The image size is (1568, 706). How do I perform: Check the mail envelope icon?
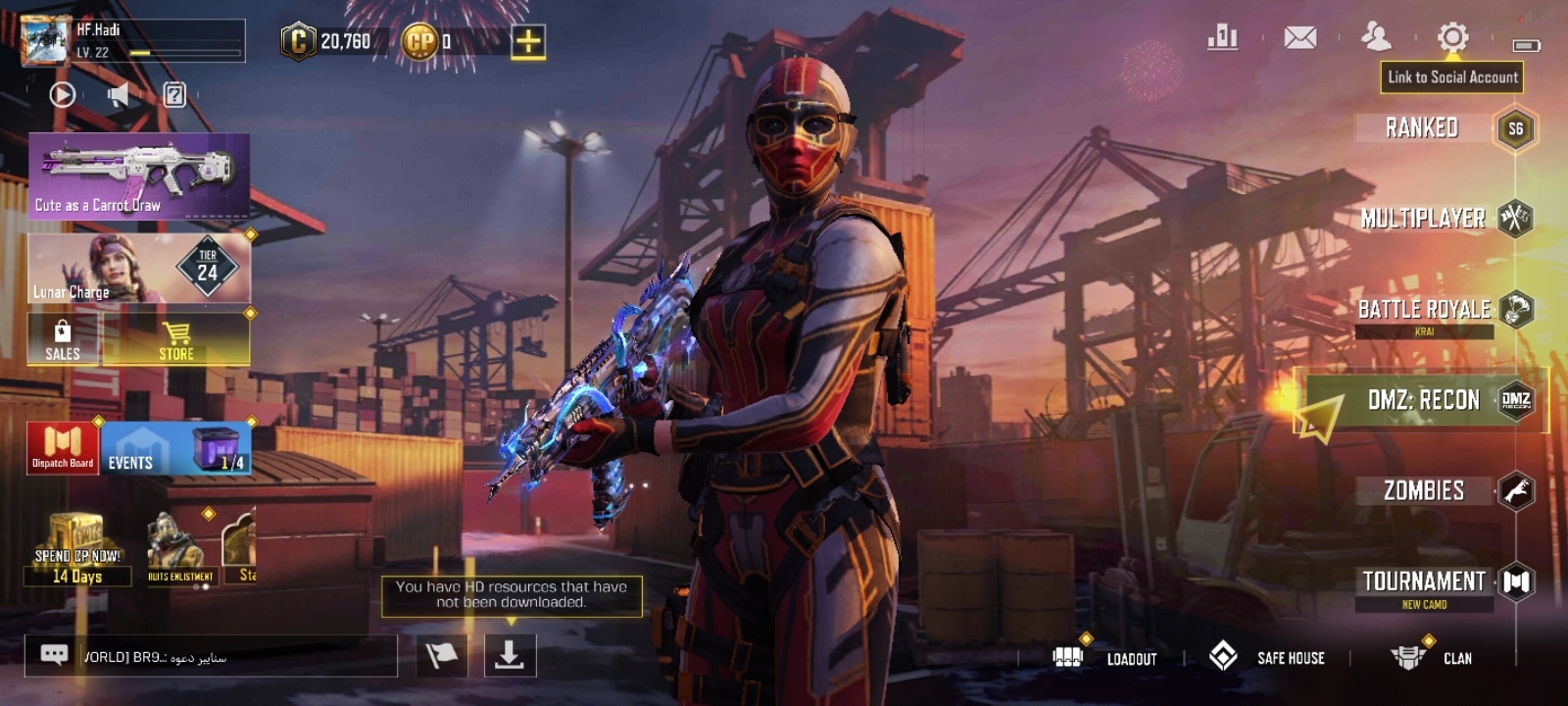click(x=1300, y=38)
